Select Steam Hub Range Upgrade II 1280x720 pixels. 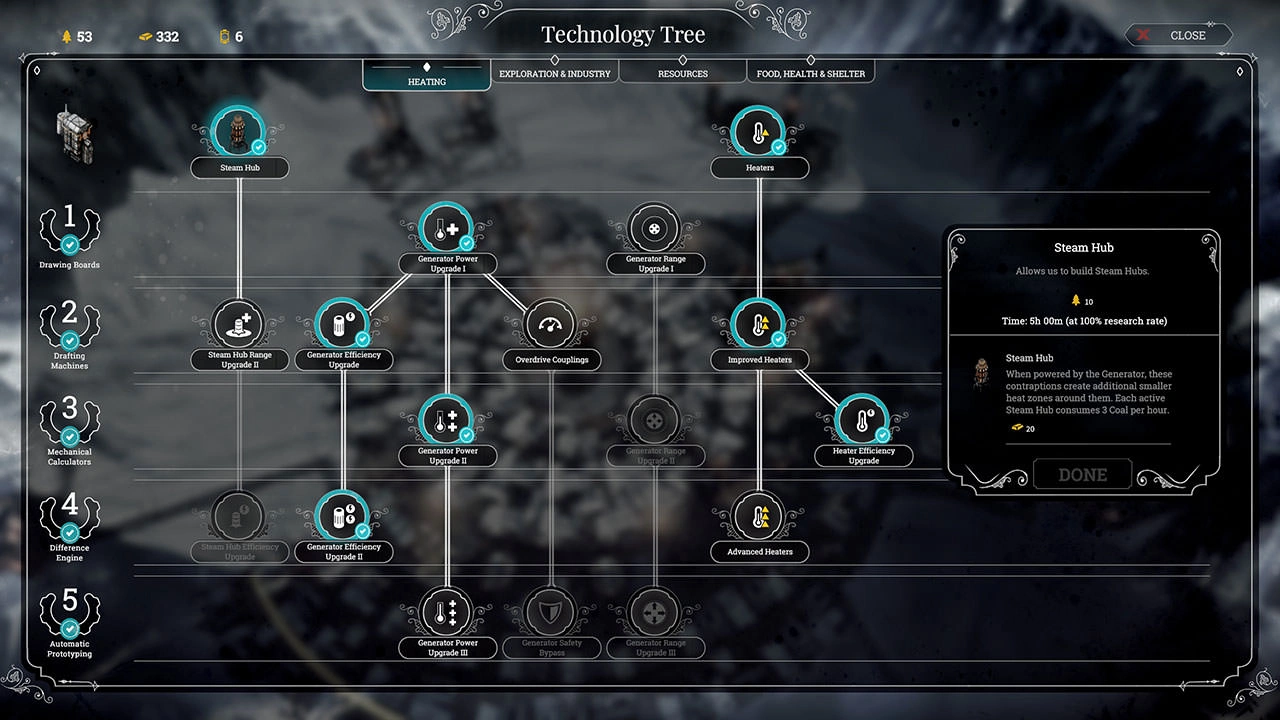240,326
